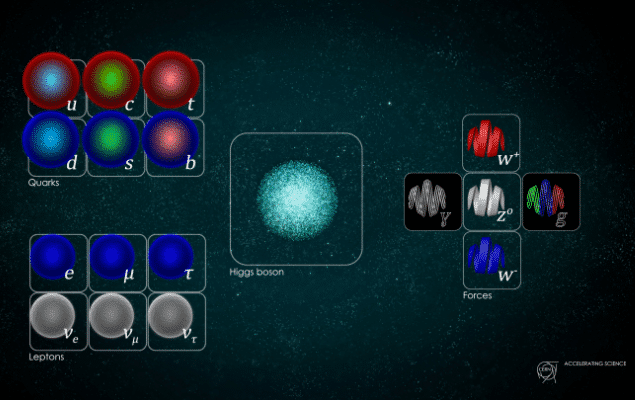
Task: Click the W- boson tile
Action: (491, 259)
